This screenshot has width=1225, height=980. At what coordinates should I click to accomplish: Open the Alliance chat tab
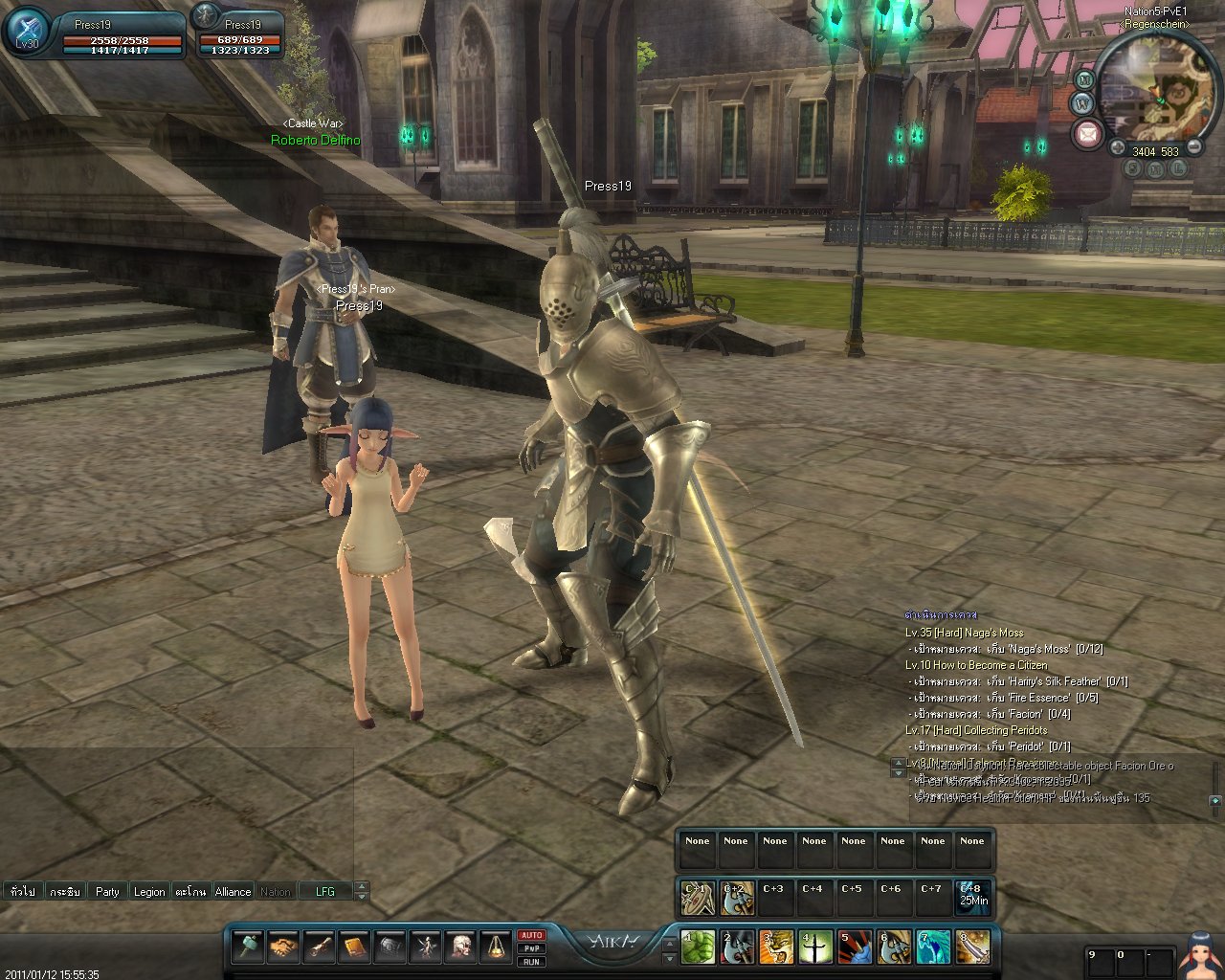pos(233,891)
